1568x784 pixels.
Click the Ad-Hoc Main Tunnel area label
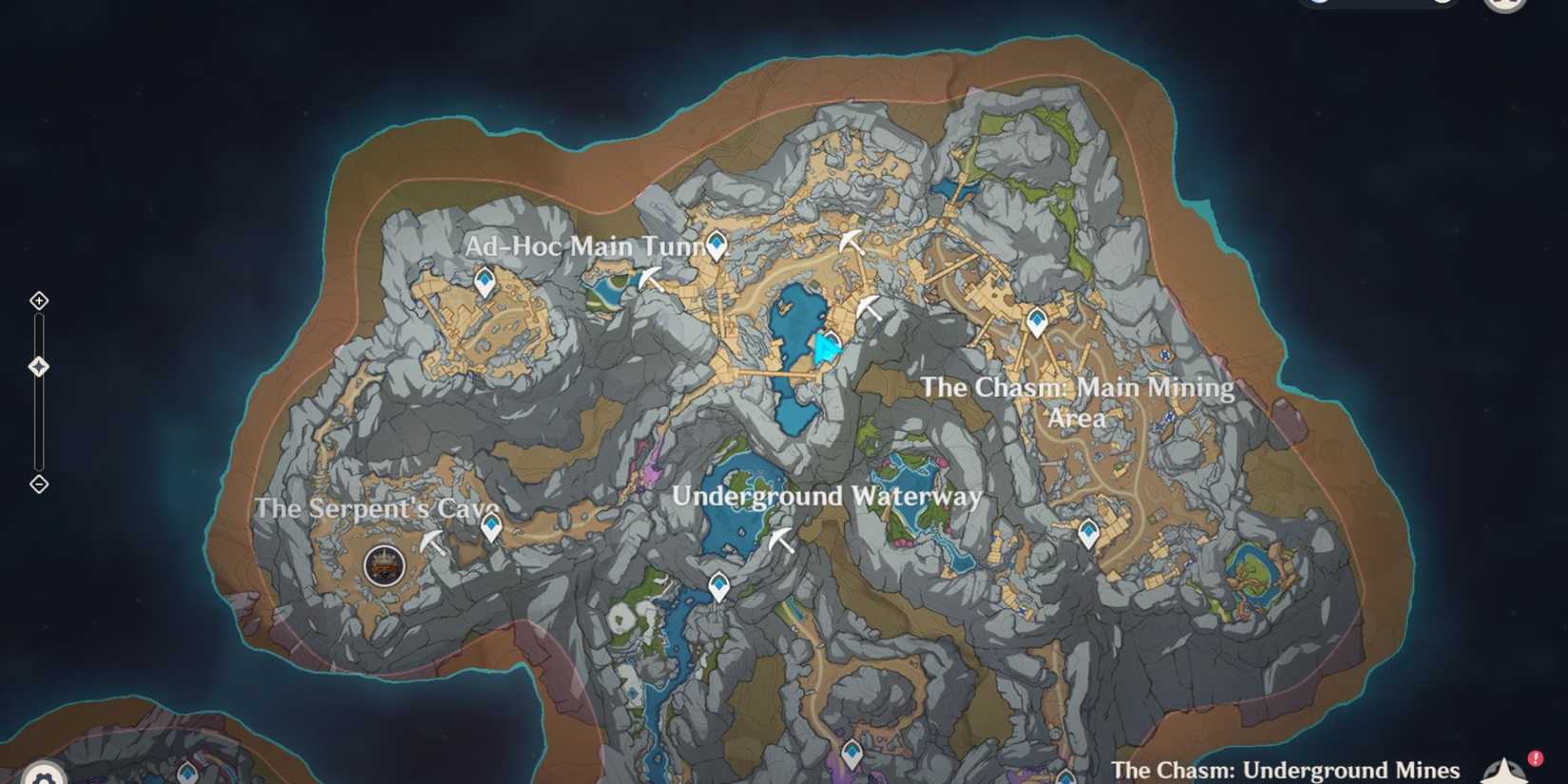pyautogui.click(x=591, y=245)
